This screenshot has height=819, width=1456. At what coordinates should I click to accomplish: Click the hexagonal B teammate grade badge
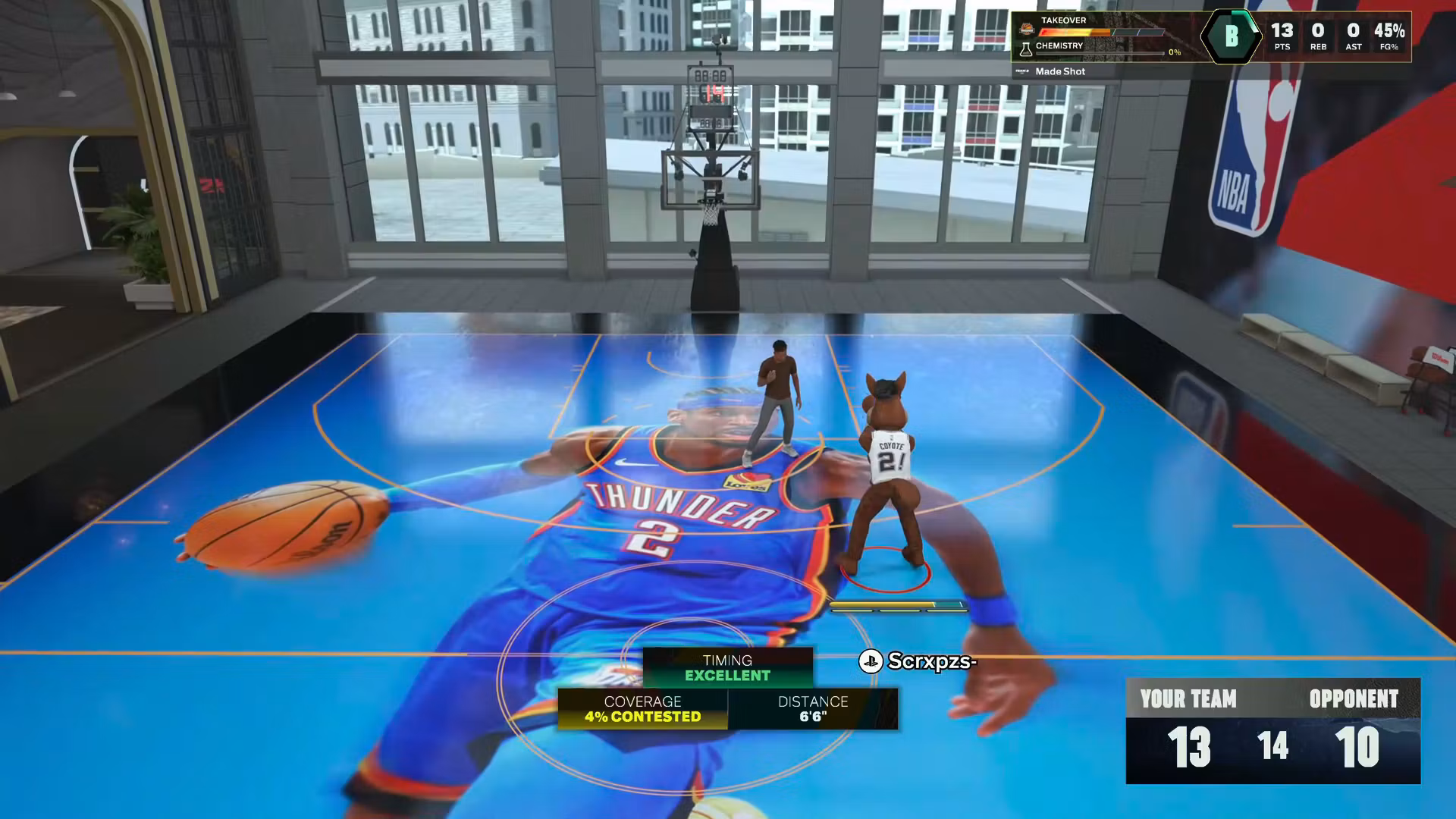point(1232,36)
